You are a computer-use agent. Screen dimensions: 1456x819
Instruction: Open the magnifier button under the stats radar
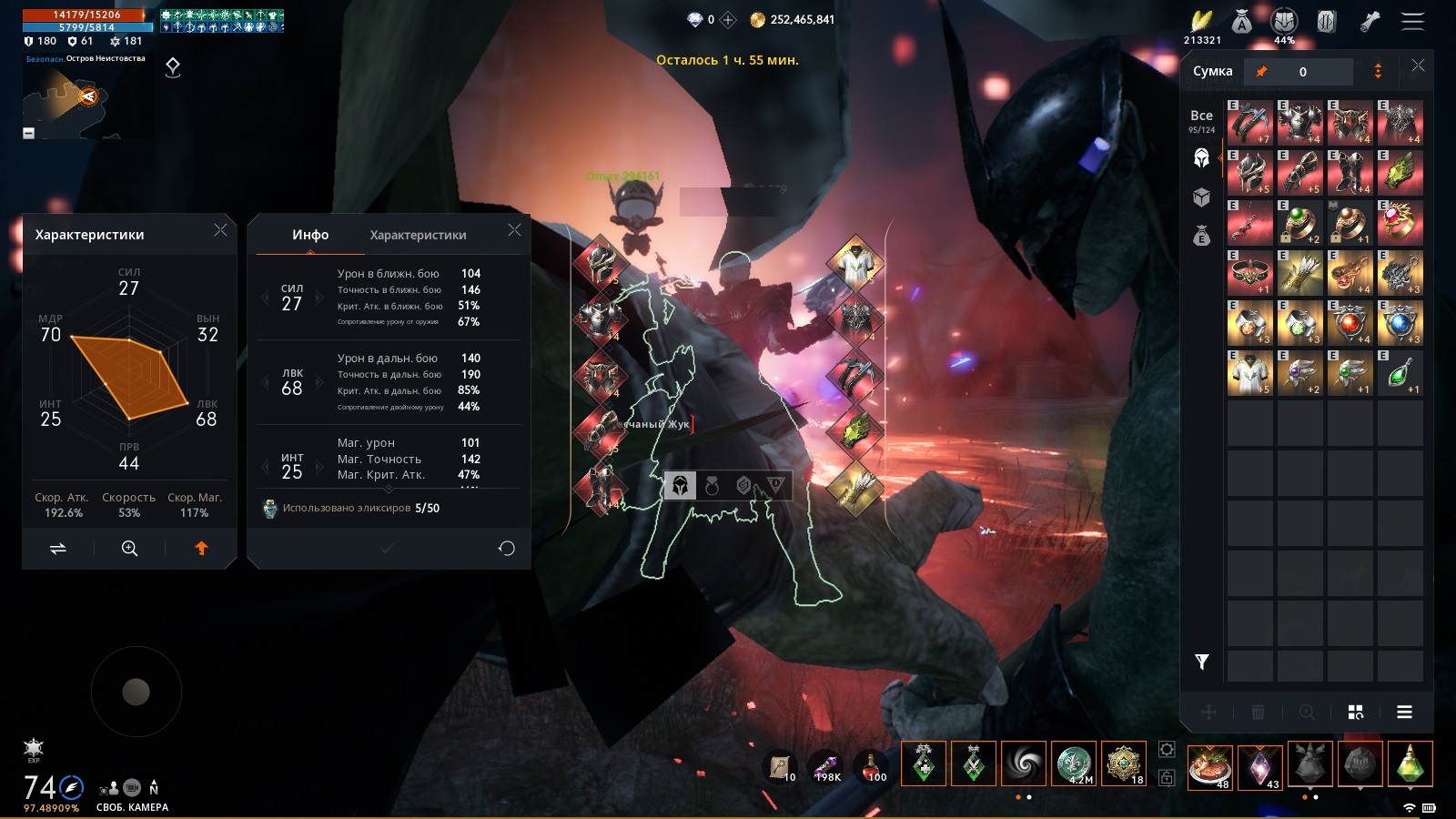129,548
